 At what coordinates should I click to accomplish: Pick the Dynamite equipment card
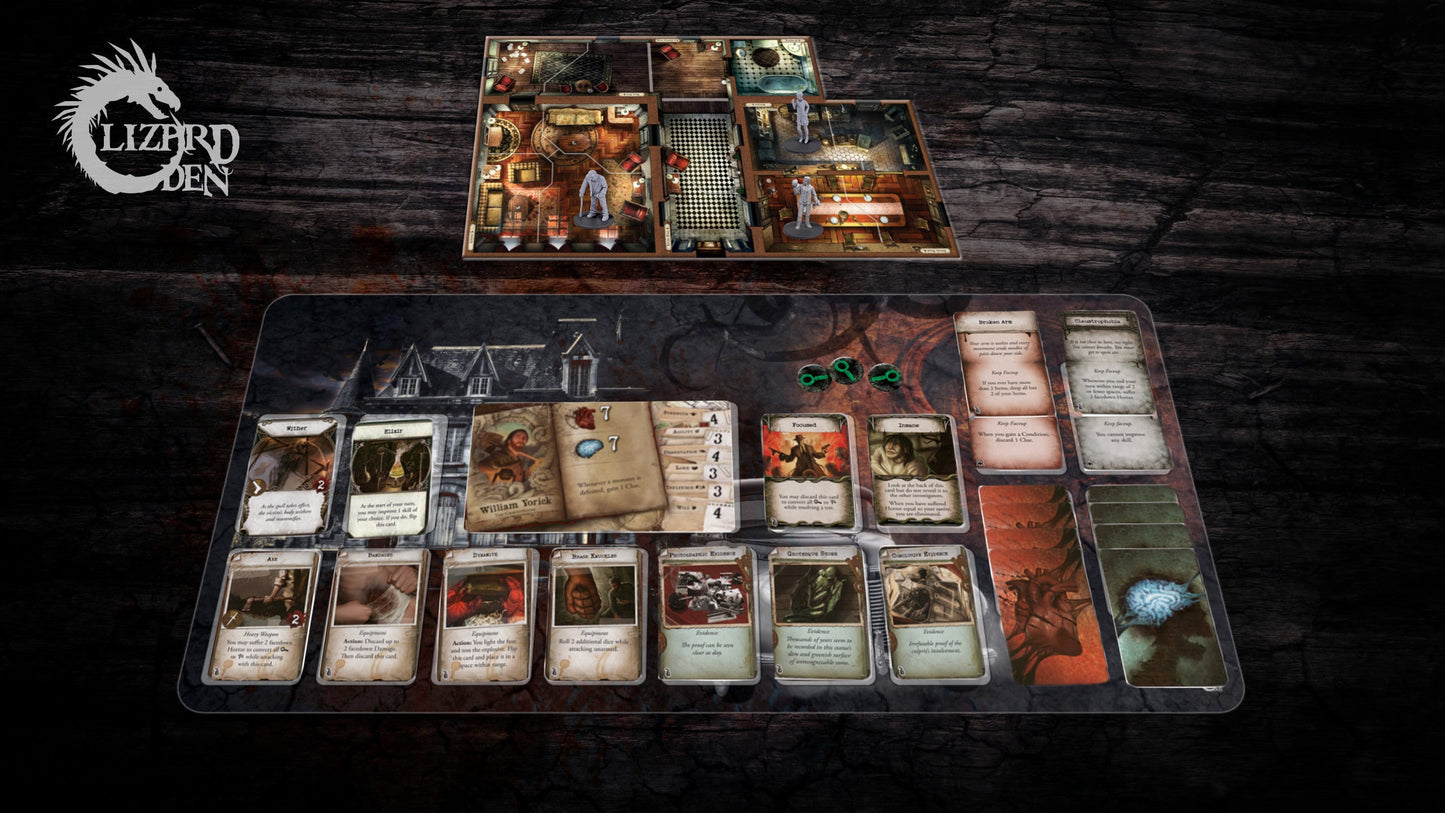pos(486,616)
